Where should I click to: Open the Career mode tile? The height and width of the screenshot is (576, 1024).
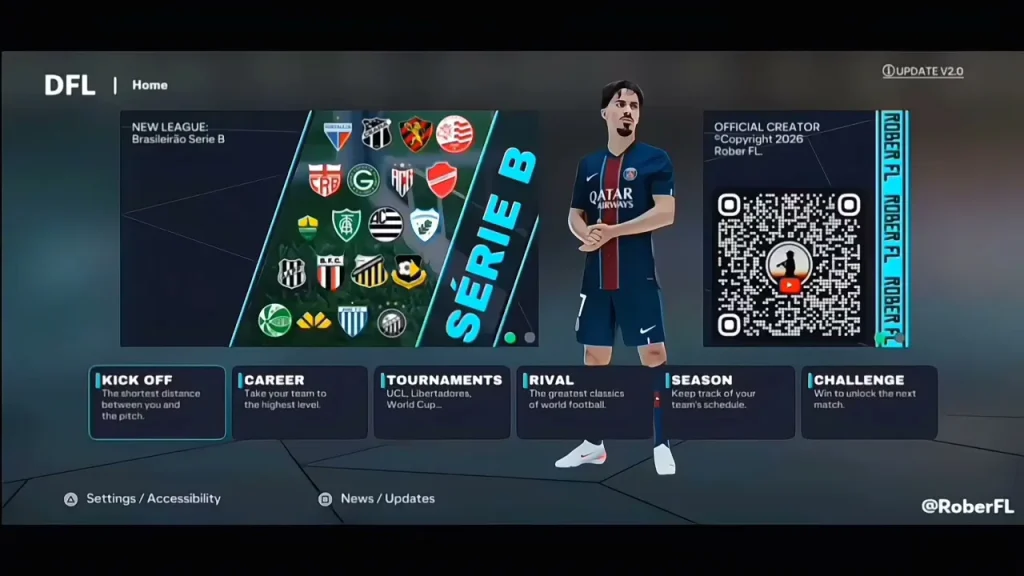[299, 402]
